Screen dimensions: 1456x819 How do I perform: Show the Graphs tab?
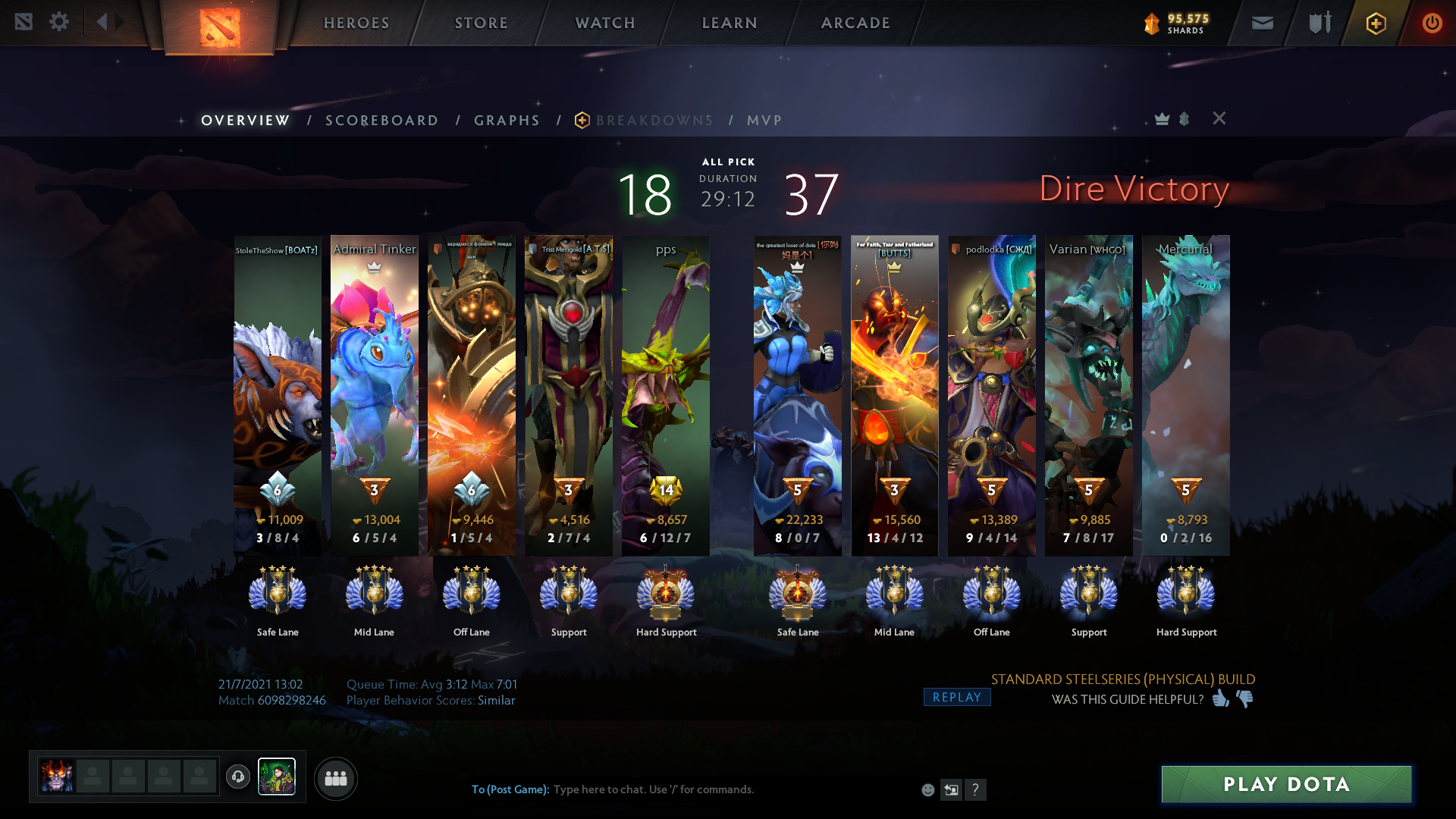click(x=507, y=121)
